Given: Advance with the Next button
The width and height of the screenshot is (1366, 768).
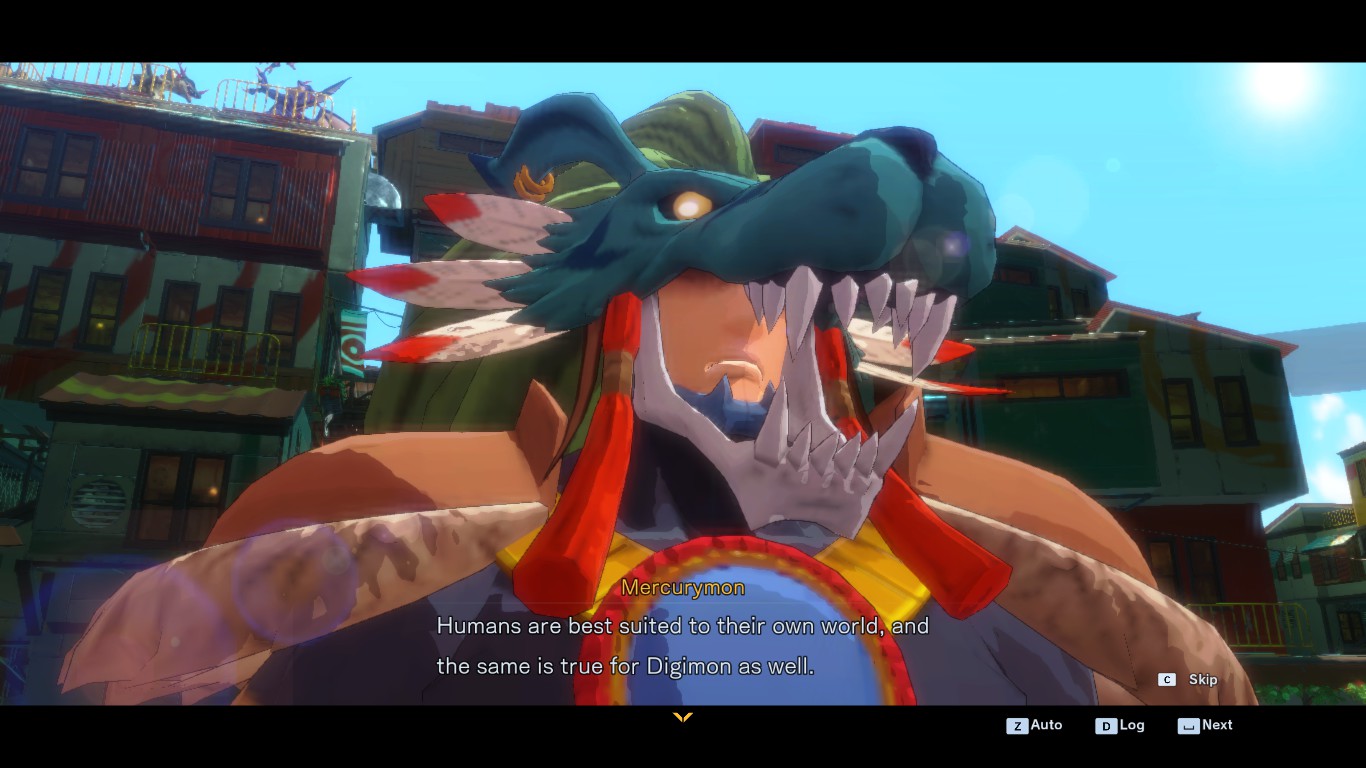Looking at the screenshot, I should [1206, 725].
